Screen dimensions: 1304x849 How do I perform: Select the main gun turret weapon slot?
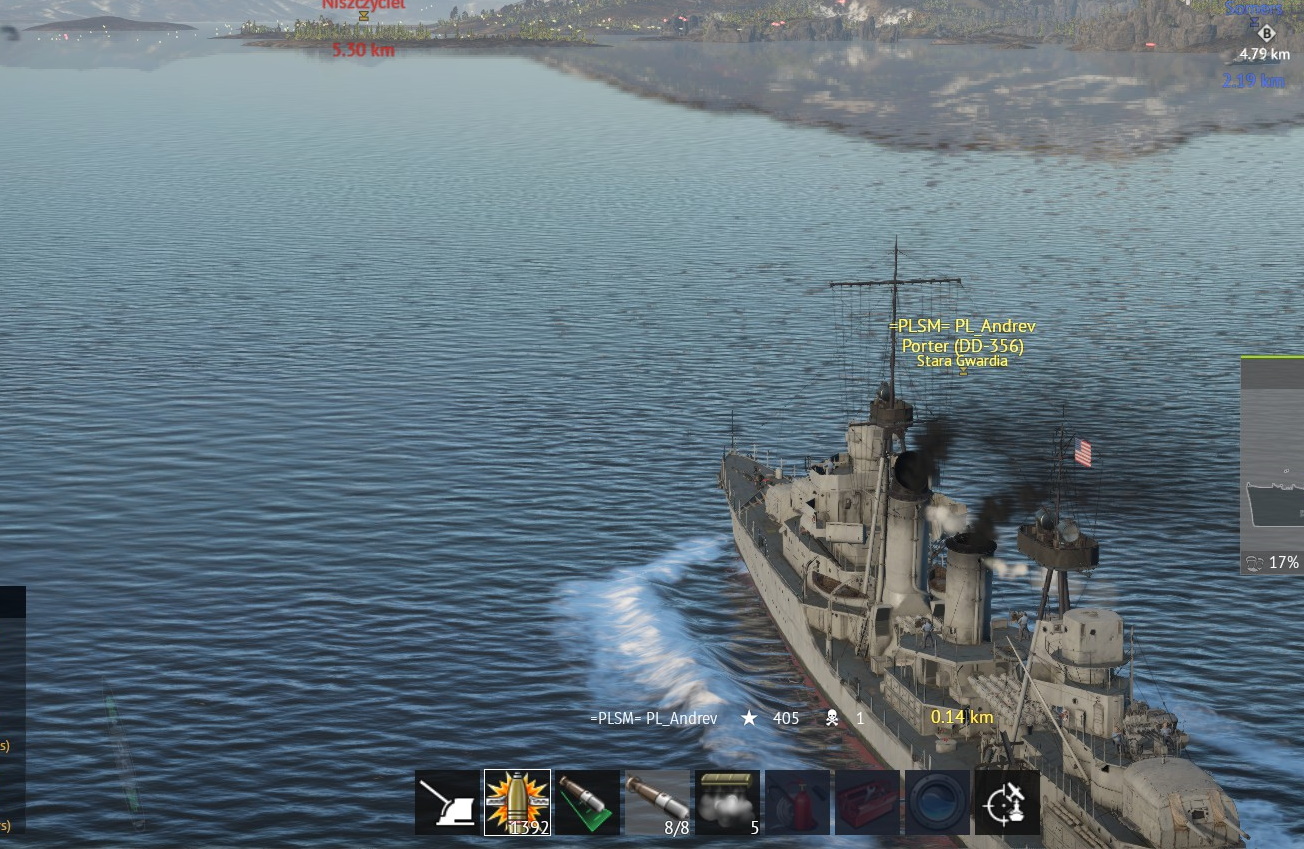[x=447, y=802]
